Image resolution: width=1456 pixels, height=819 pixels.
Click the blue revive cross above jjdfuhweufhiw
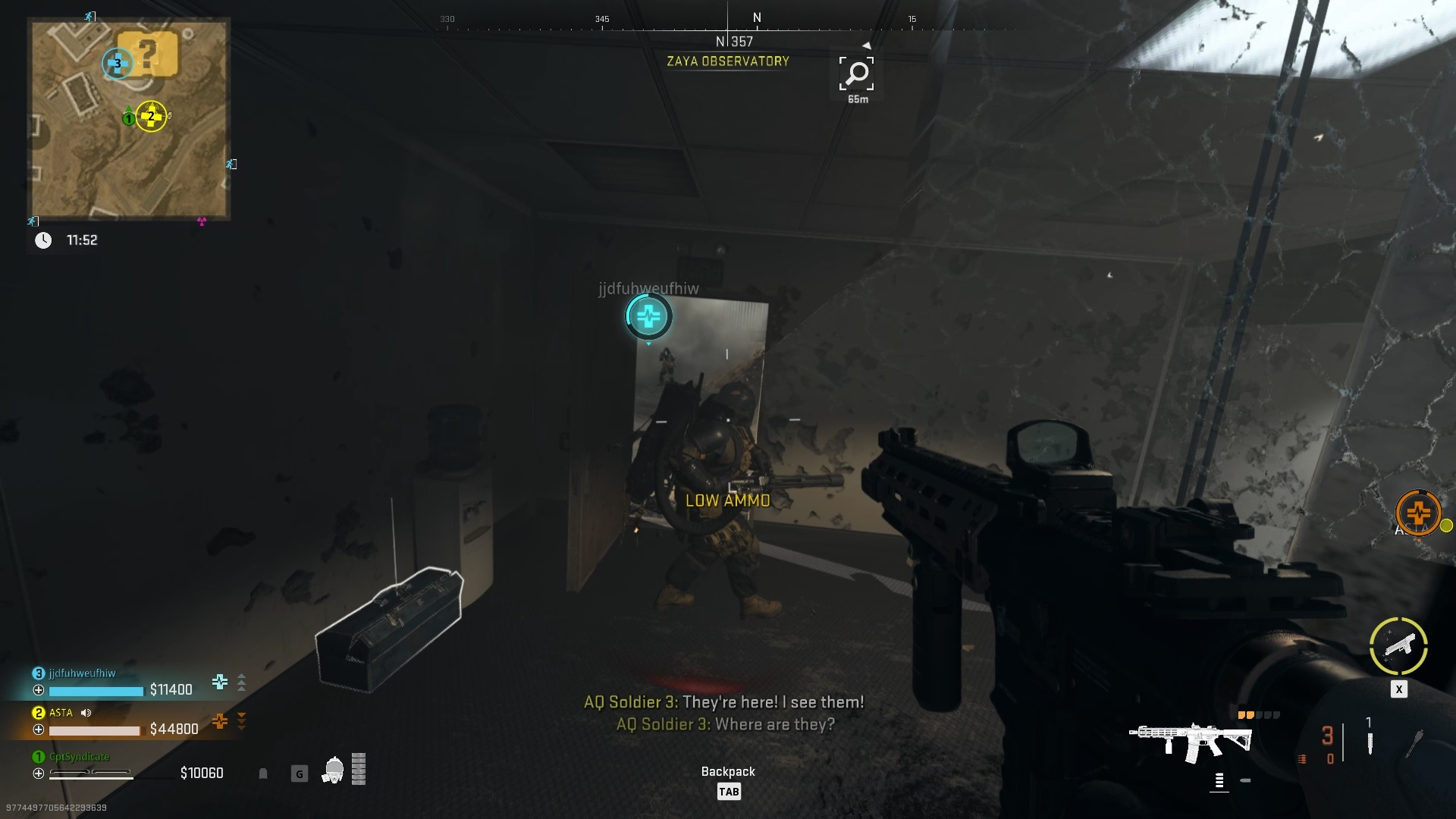(x=648, y=318)
